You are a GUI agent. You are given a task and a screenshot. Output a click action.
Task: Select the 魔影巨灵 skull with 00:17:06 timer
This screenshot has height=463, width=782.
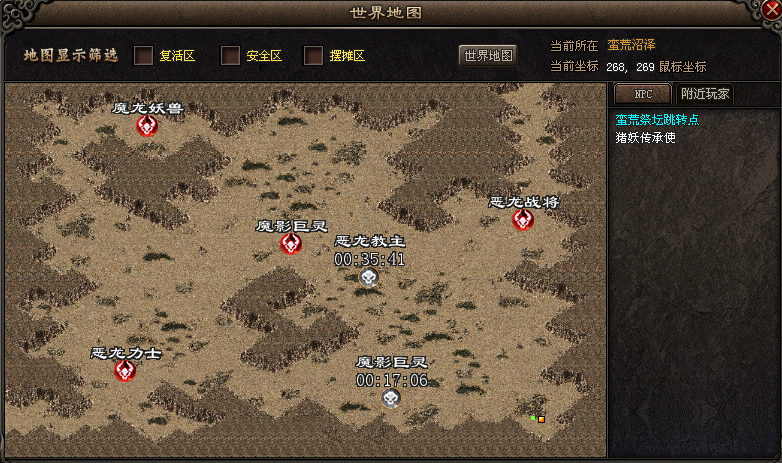tap(391, 397)
